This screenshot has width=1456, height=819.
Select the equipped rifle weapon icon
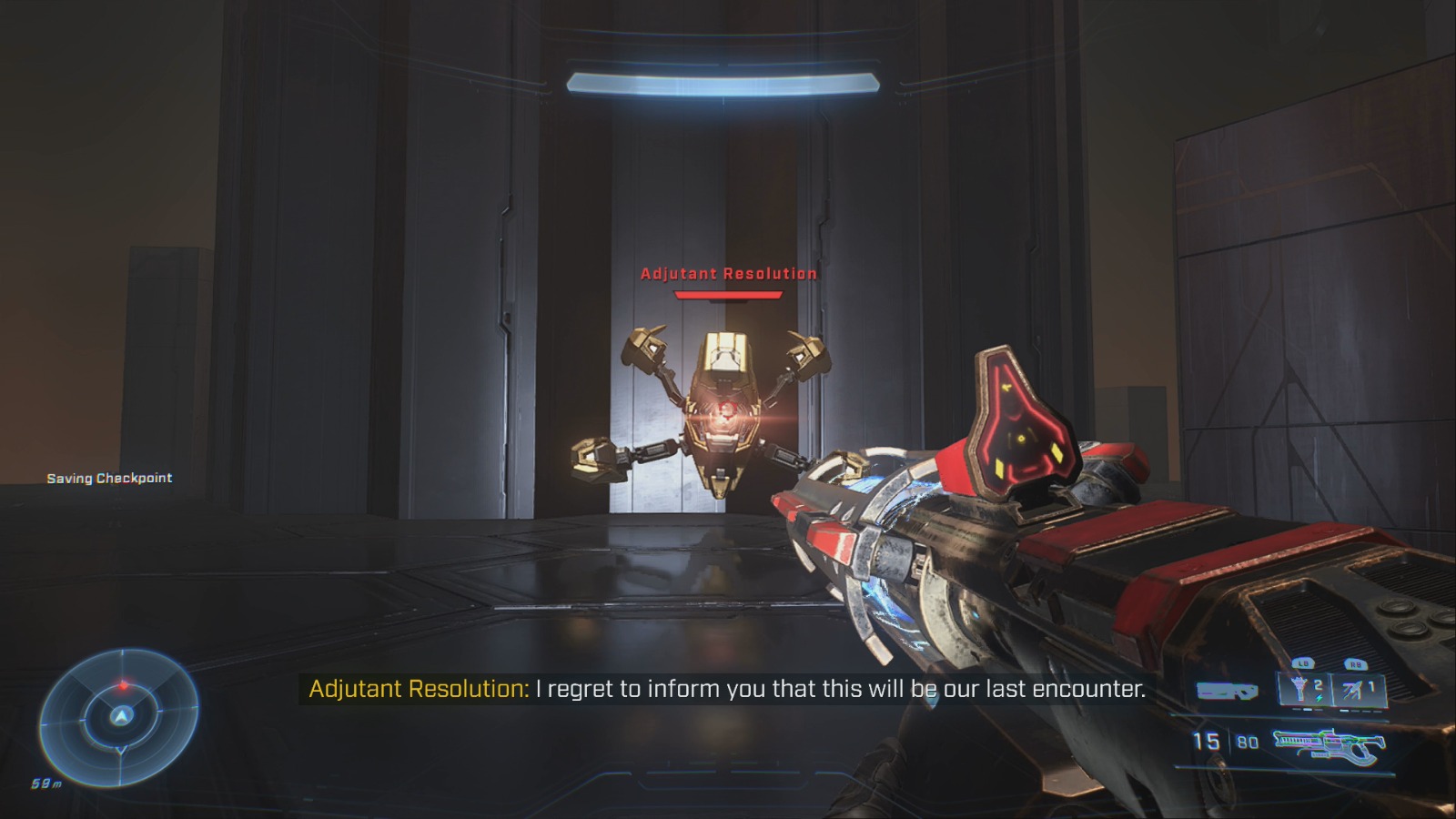point(1328,744)
